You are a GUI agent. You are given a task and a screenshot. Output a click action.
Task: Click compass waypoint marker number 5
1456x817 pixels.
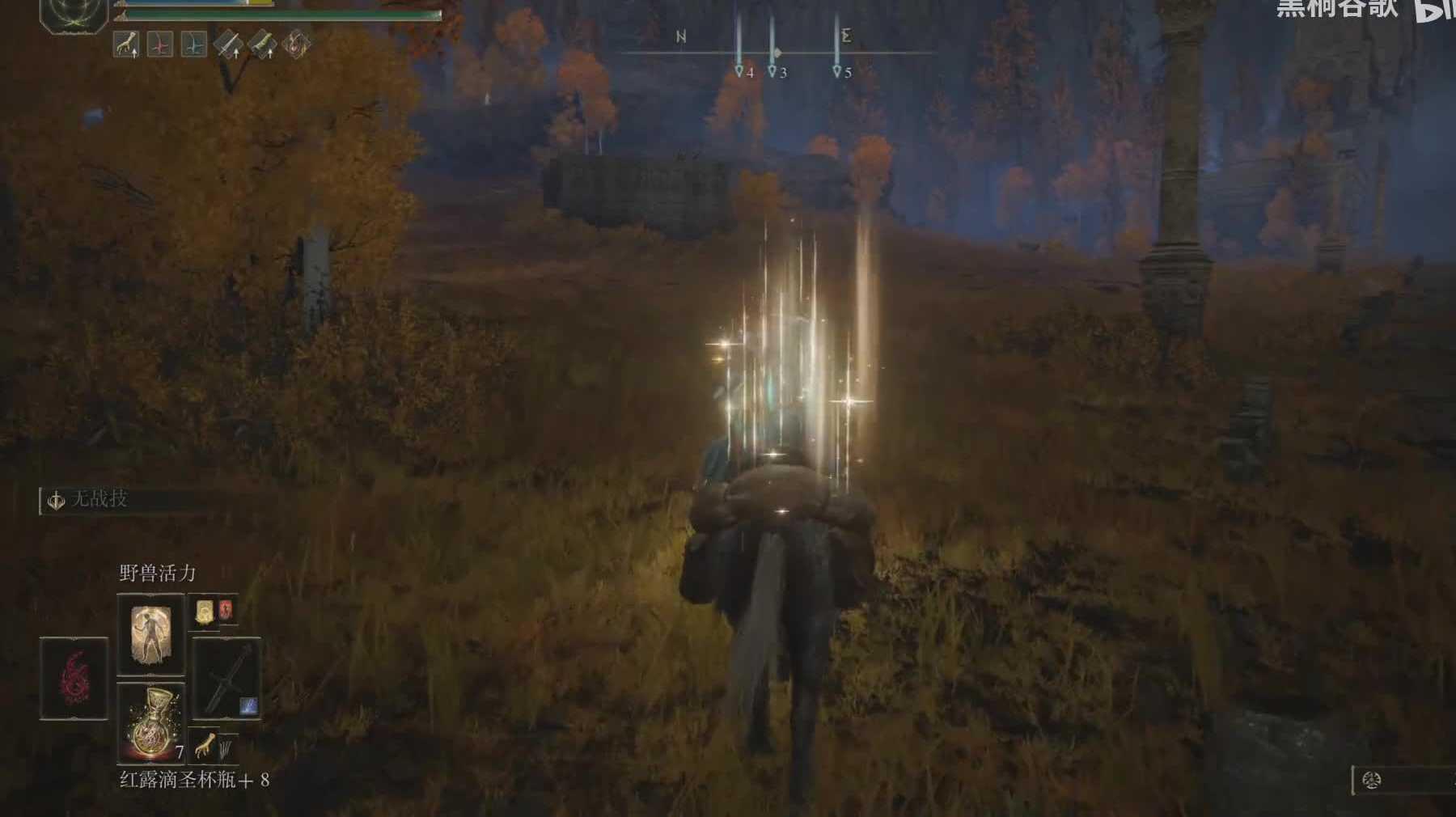pyautogui.click(x=837, y=71)
